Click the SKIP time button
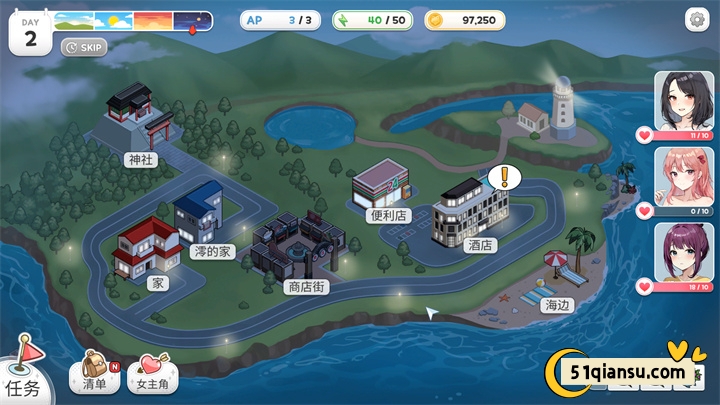The height and width of the screenshot is (405, 720). (x=84, y=46)
